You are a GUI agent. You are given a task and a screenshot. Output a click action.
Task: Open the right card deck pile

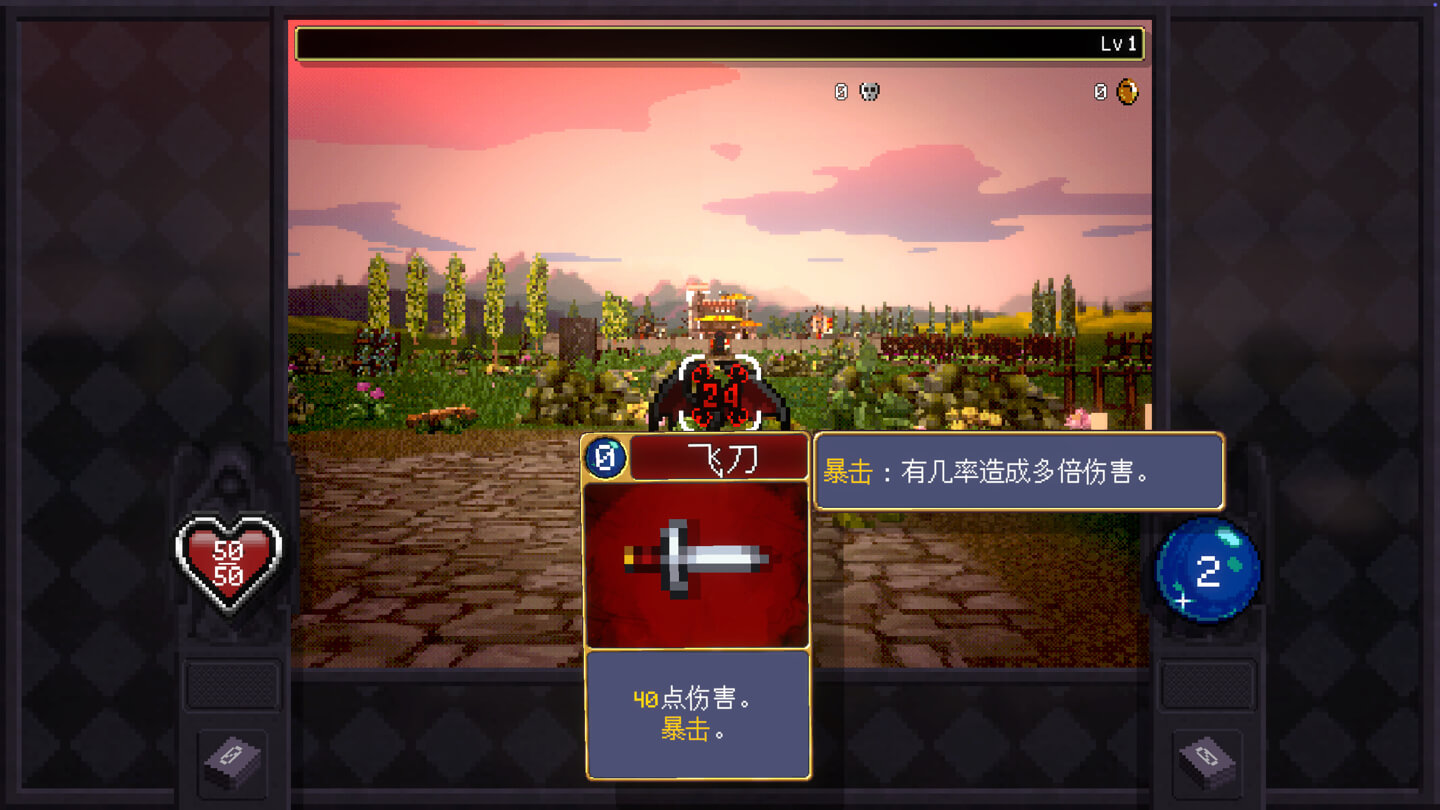click(1206, 760)
